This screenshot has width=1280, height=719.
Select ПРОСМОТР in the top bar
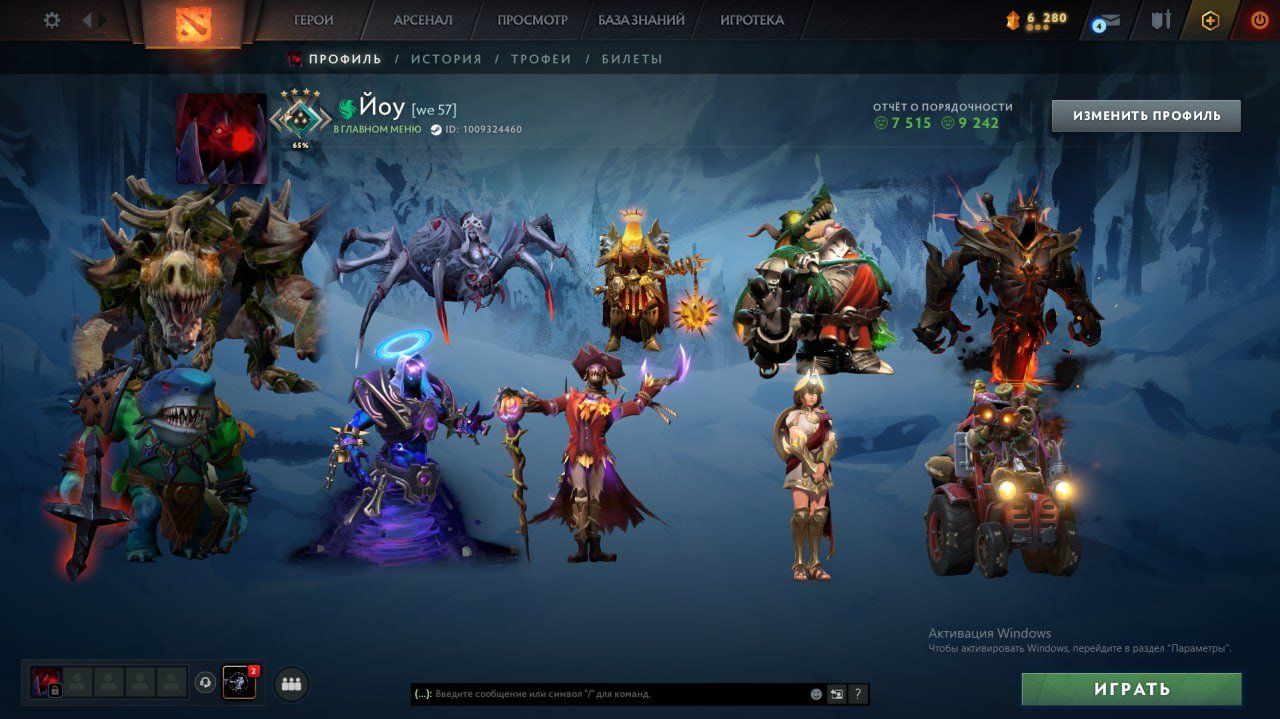(532, 20)
